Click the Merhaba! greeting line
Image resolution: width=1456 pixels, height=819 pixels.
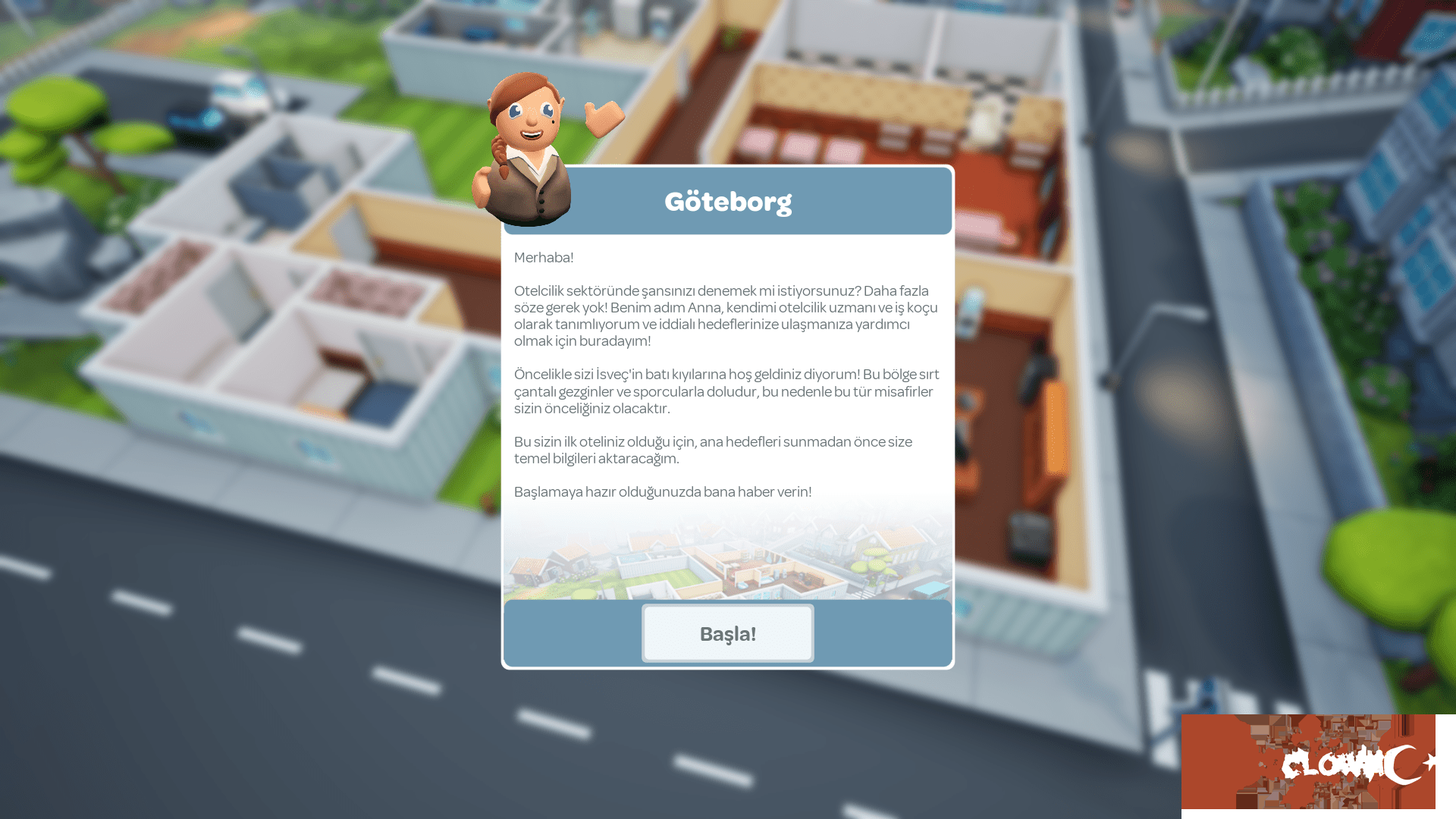(544, 258)
